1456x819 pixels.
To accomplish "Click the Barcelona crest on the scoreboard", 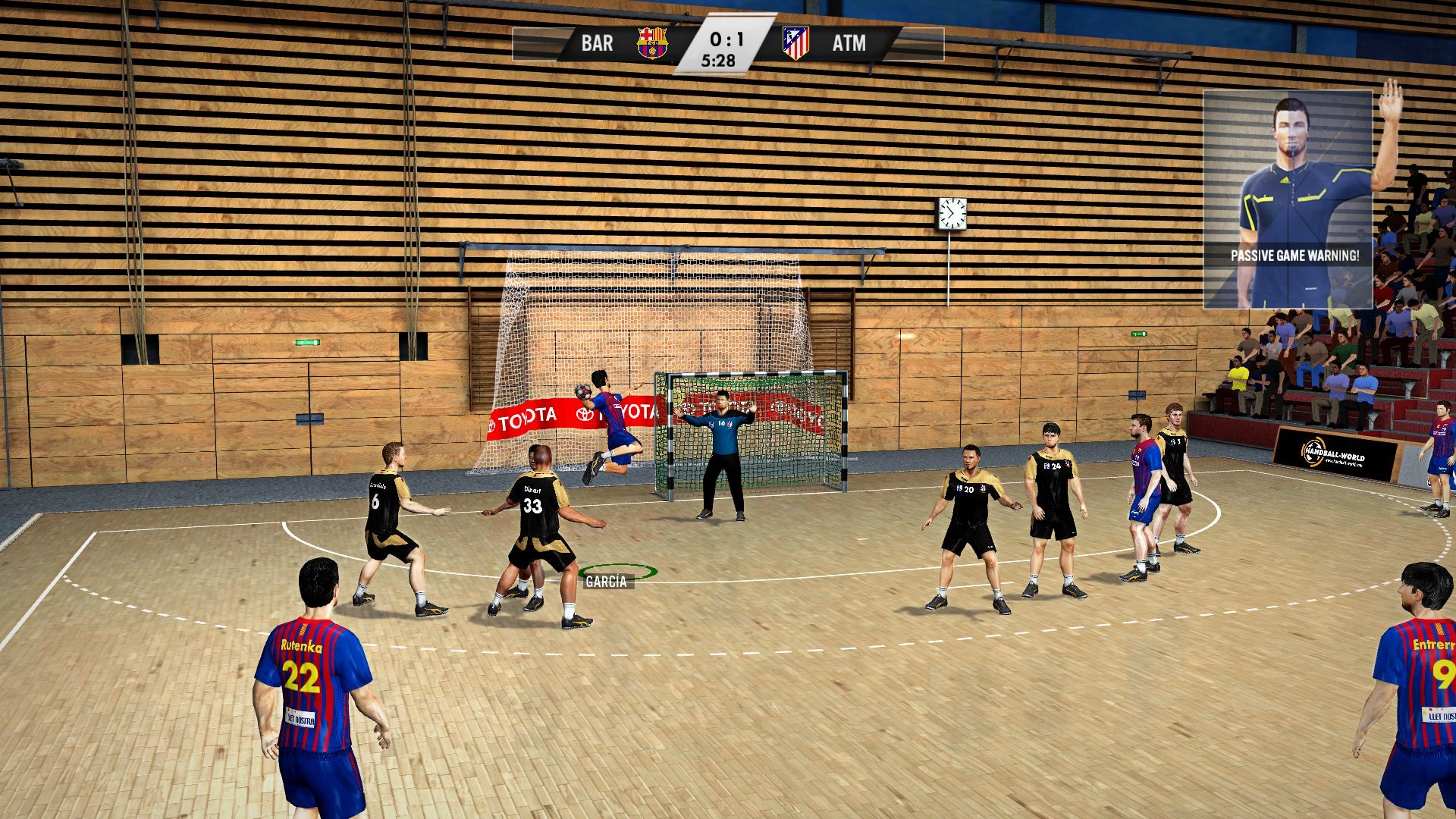I will (651, 43).
